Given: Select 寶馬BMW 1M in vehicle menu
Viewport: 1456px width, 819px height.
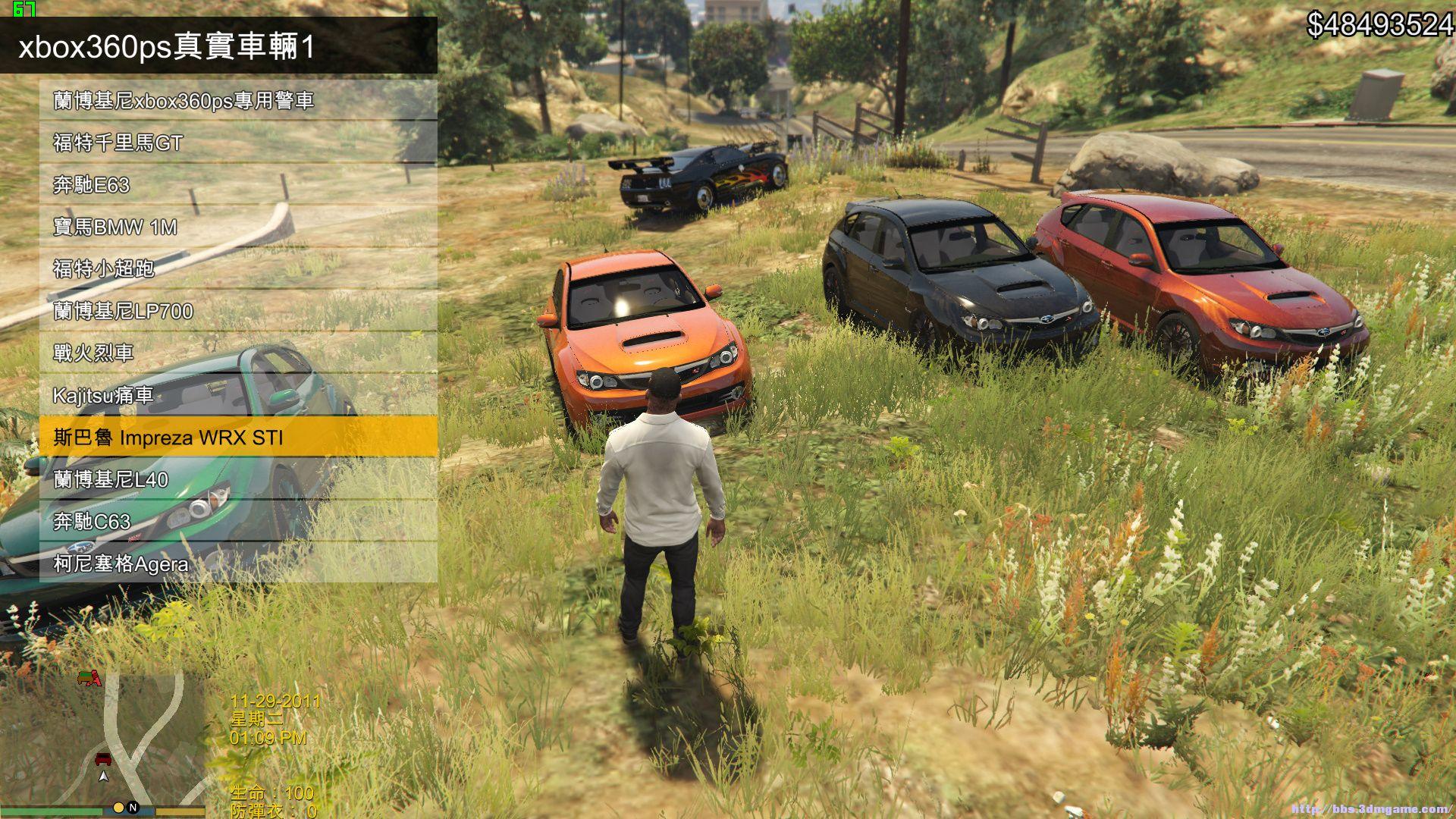Looking at the screenshot, I should (x=238, y=227).
